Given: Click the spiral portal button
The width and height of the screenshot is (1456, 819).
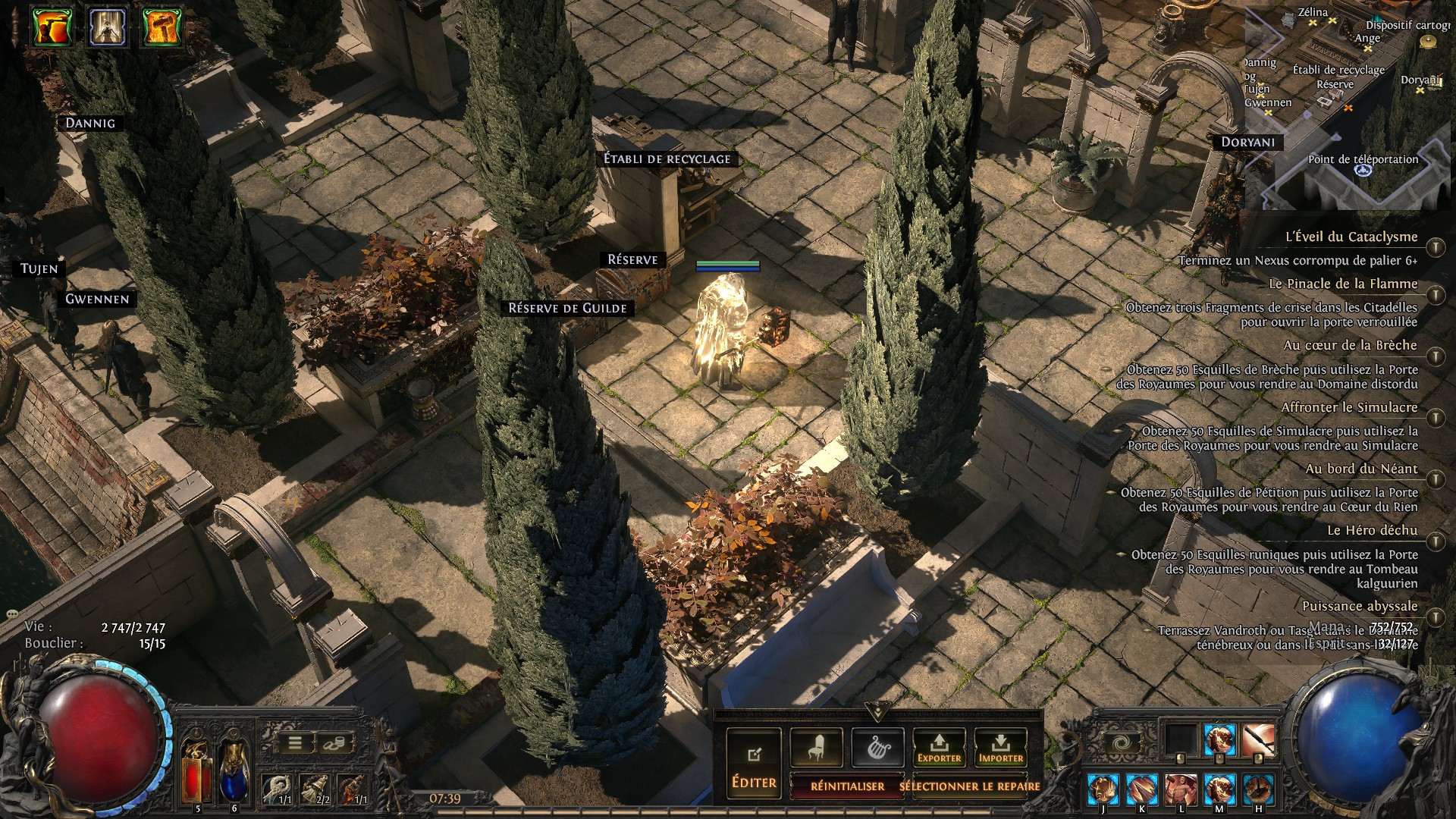Looking at the screenshot, I should tap(1122, 742).
